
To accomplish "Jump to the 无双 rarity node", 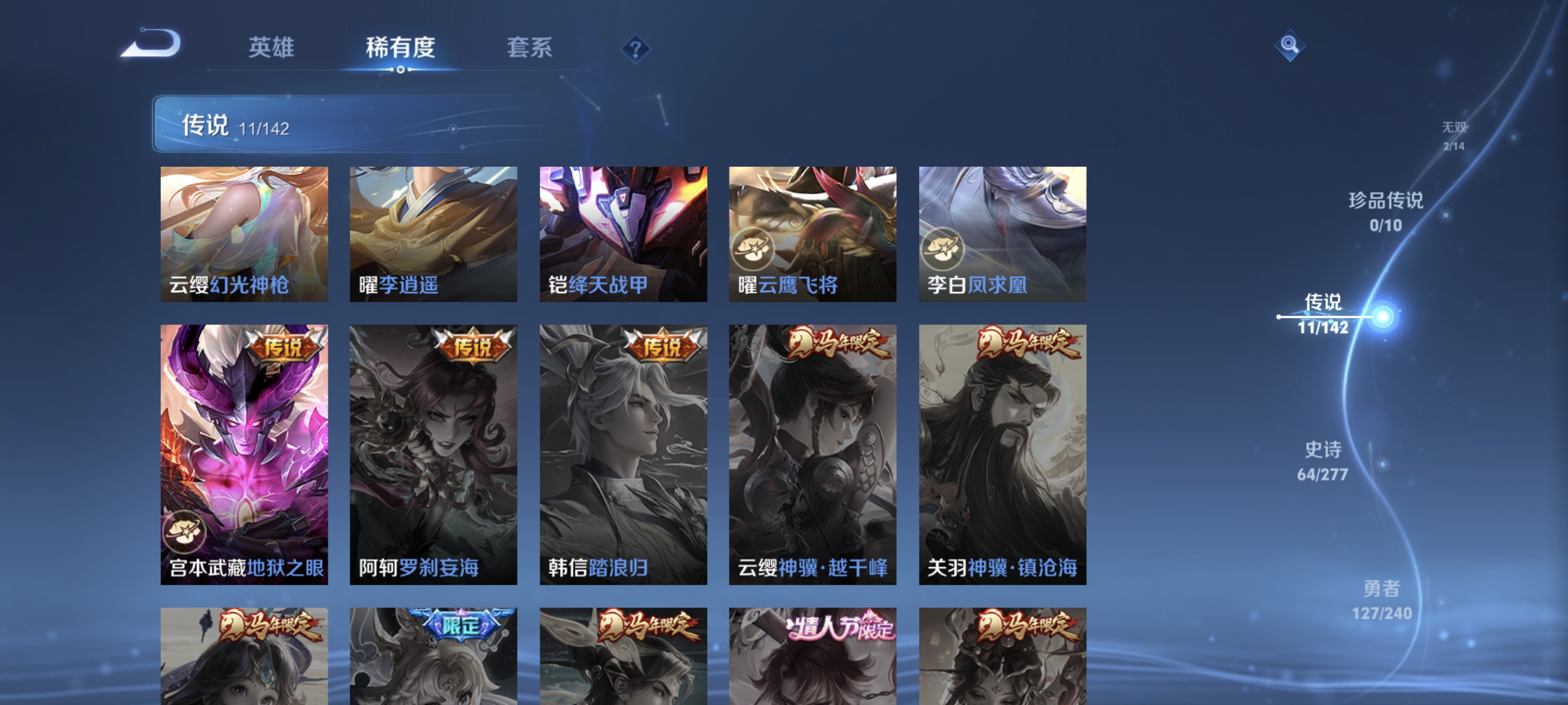I will [x=1452, y=135].
